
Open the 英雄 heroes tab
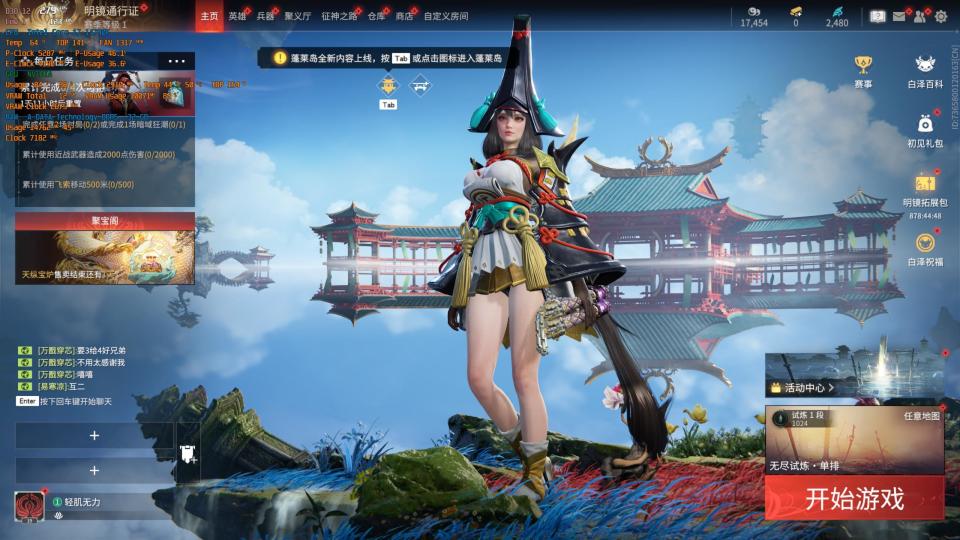237,16
